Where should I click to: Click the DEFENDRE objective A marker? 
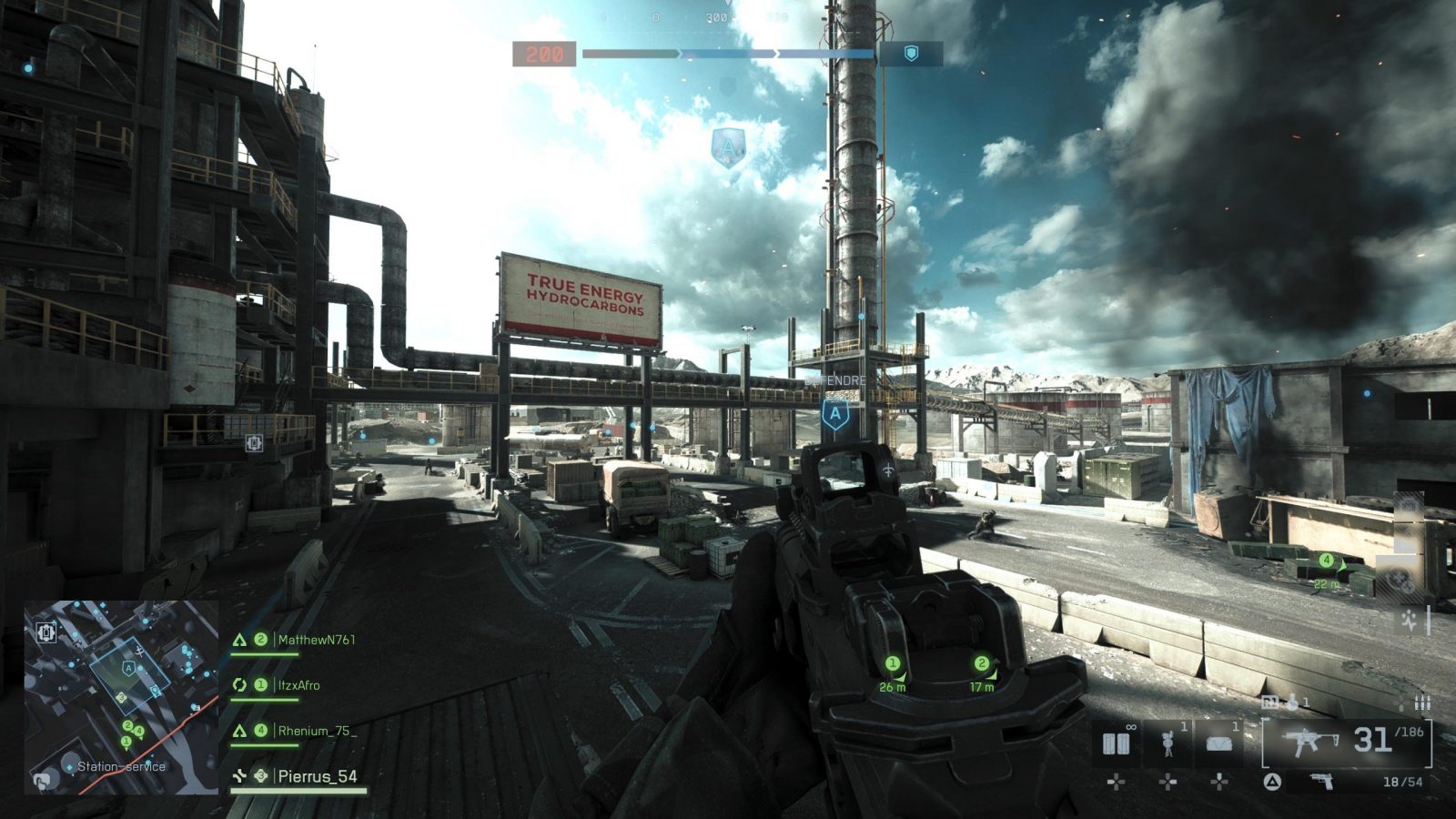835,414
